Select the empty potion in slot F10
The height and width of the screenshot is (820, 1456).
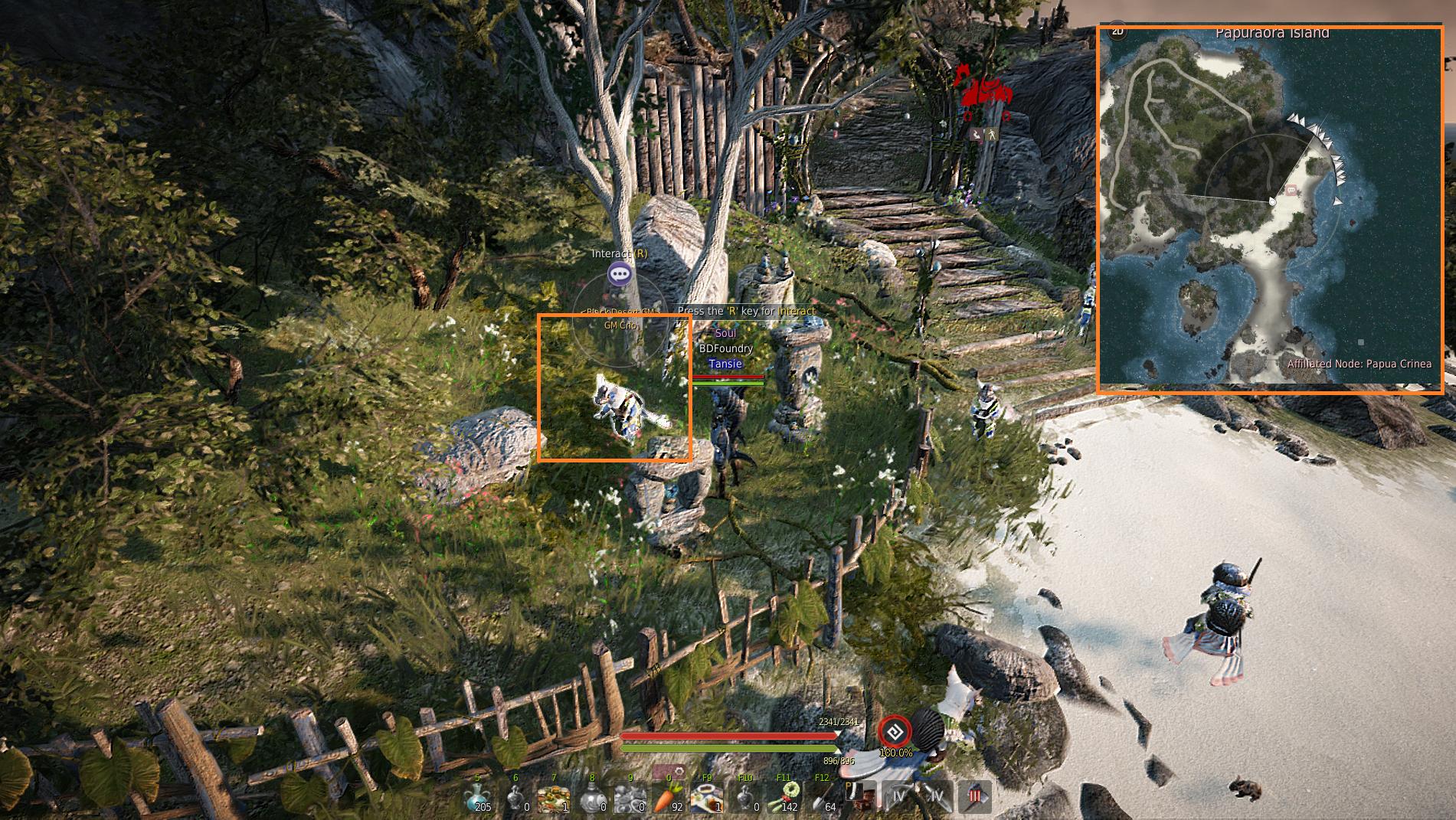coord(744,797)
